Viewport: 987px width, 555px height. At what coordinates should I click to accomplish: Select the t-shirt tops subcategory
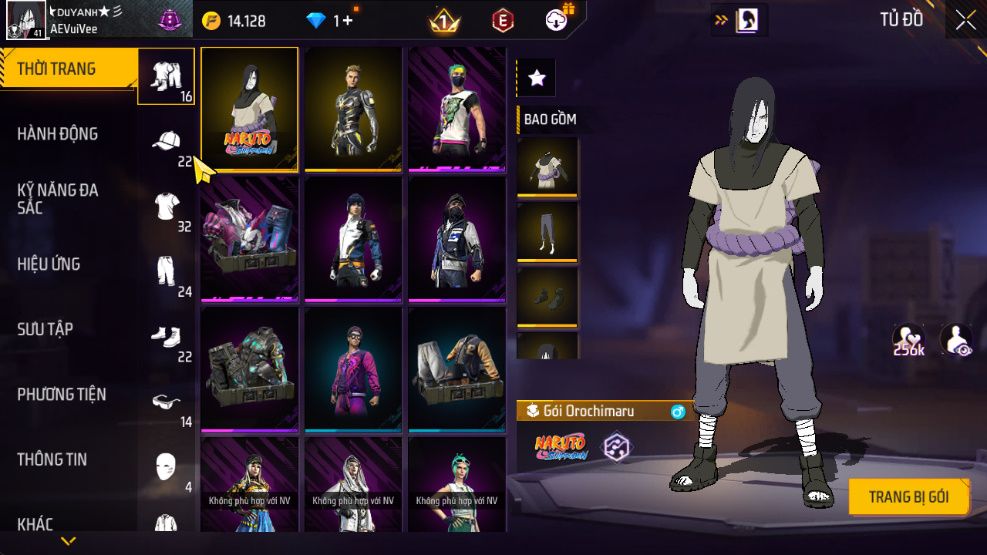coord(166,207)
